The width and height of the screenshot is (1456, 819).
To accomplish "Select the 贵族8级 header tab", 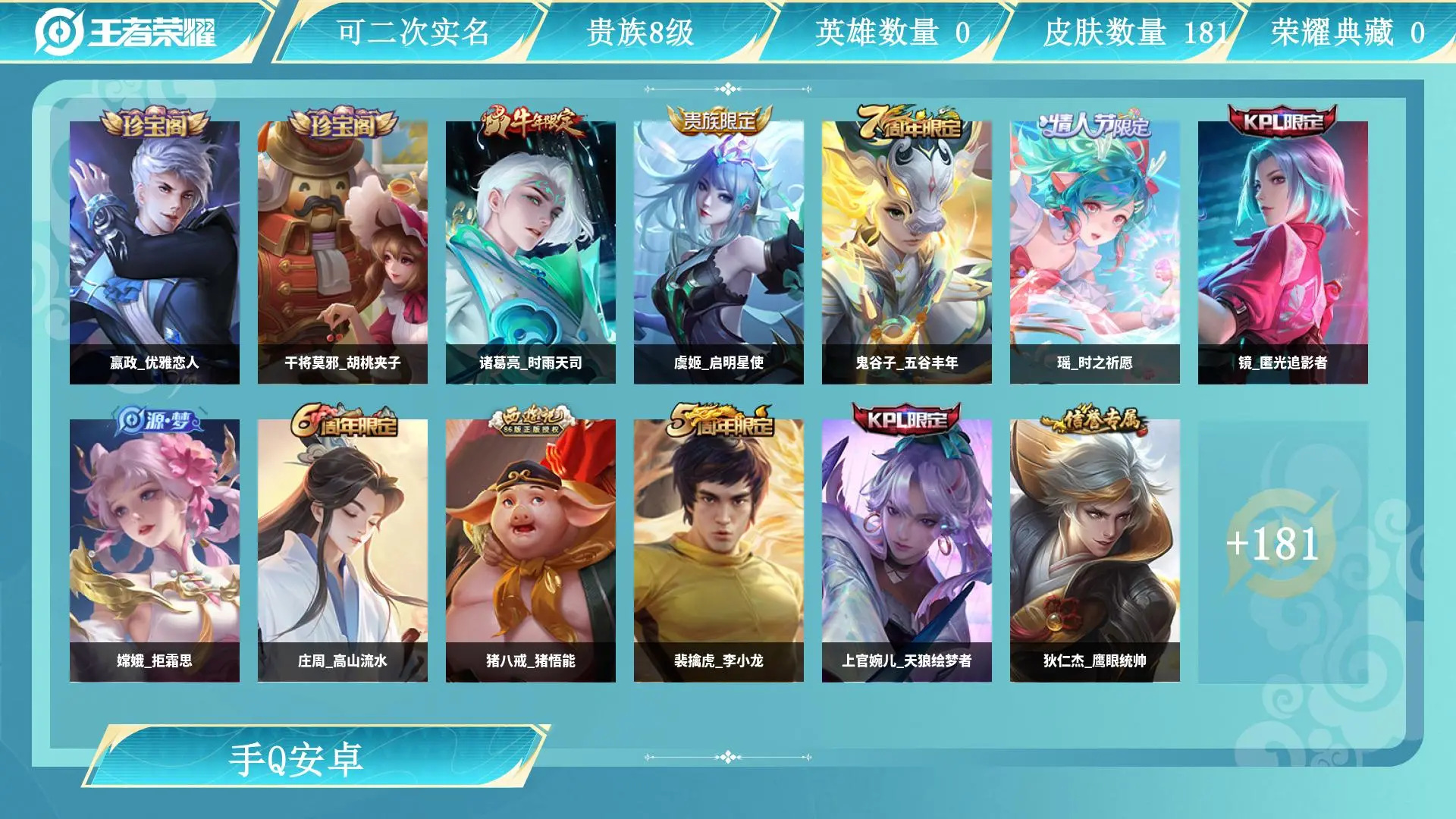I will (x=641, y=33).
